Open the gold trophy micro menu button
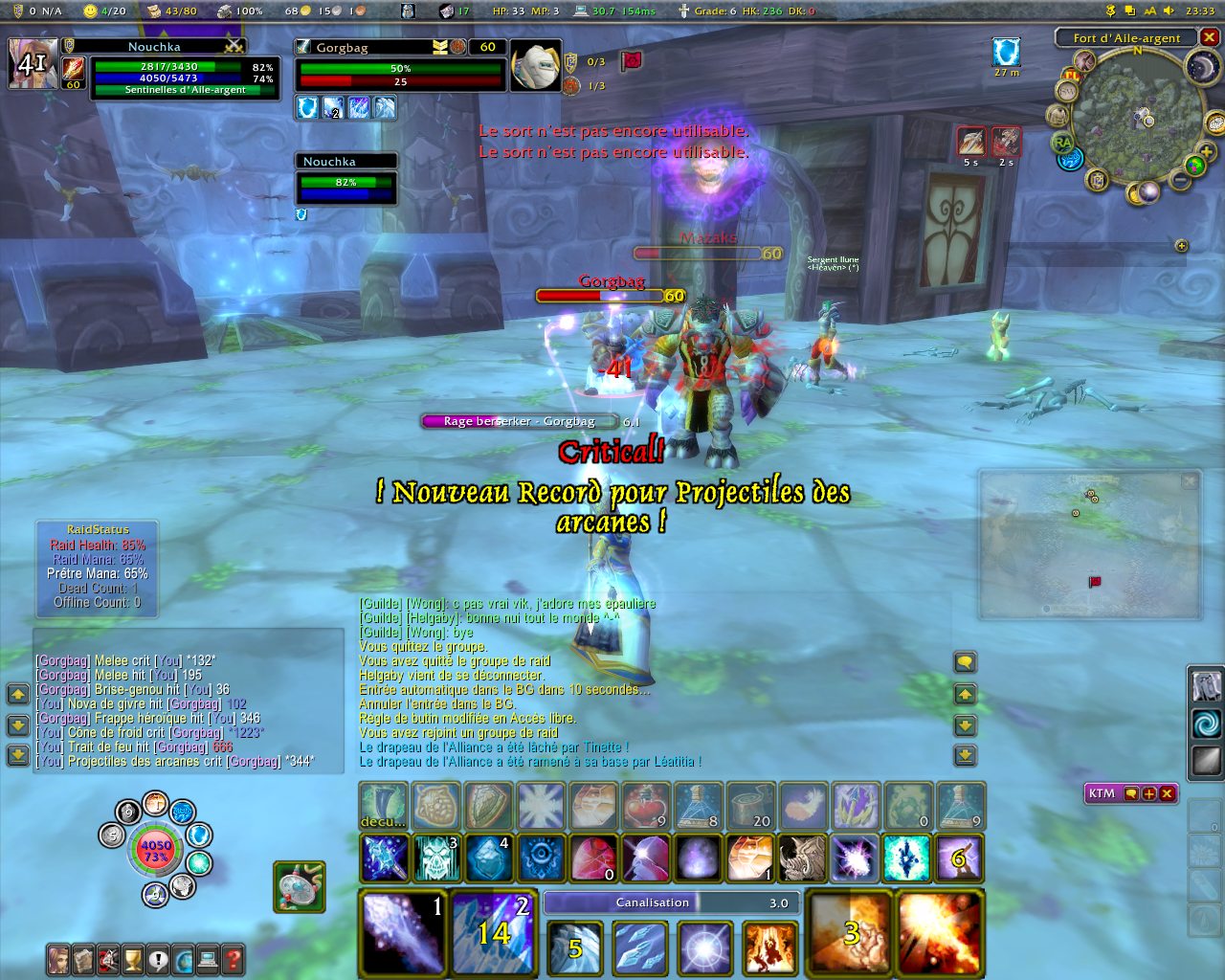This screenshot has height=980, width=1225. [x=133, y=958]
